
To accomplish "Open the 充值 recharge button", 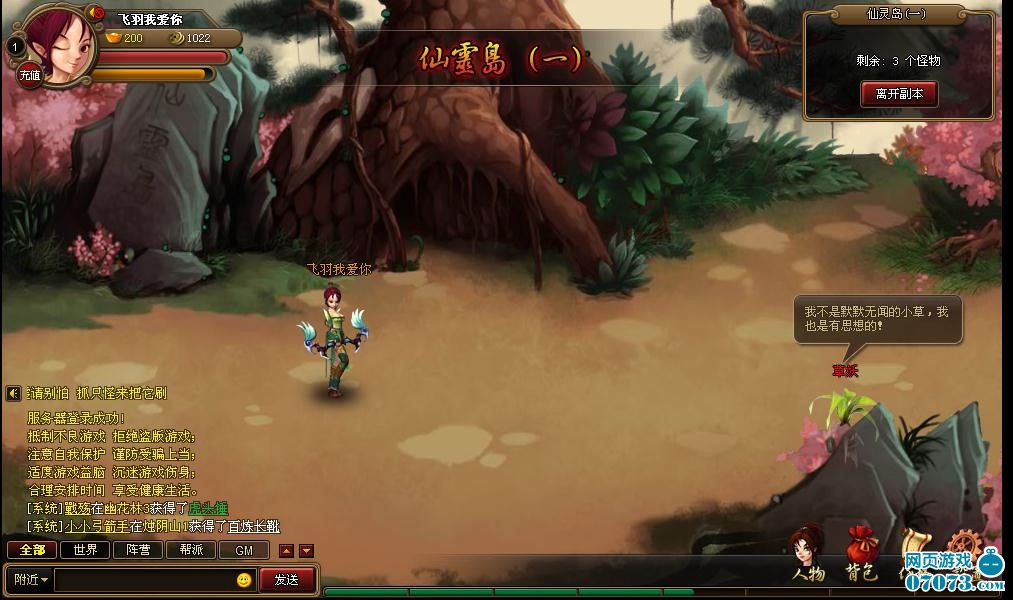I will pyautogui.click(x=30, y=74).
